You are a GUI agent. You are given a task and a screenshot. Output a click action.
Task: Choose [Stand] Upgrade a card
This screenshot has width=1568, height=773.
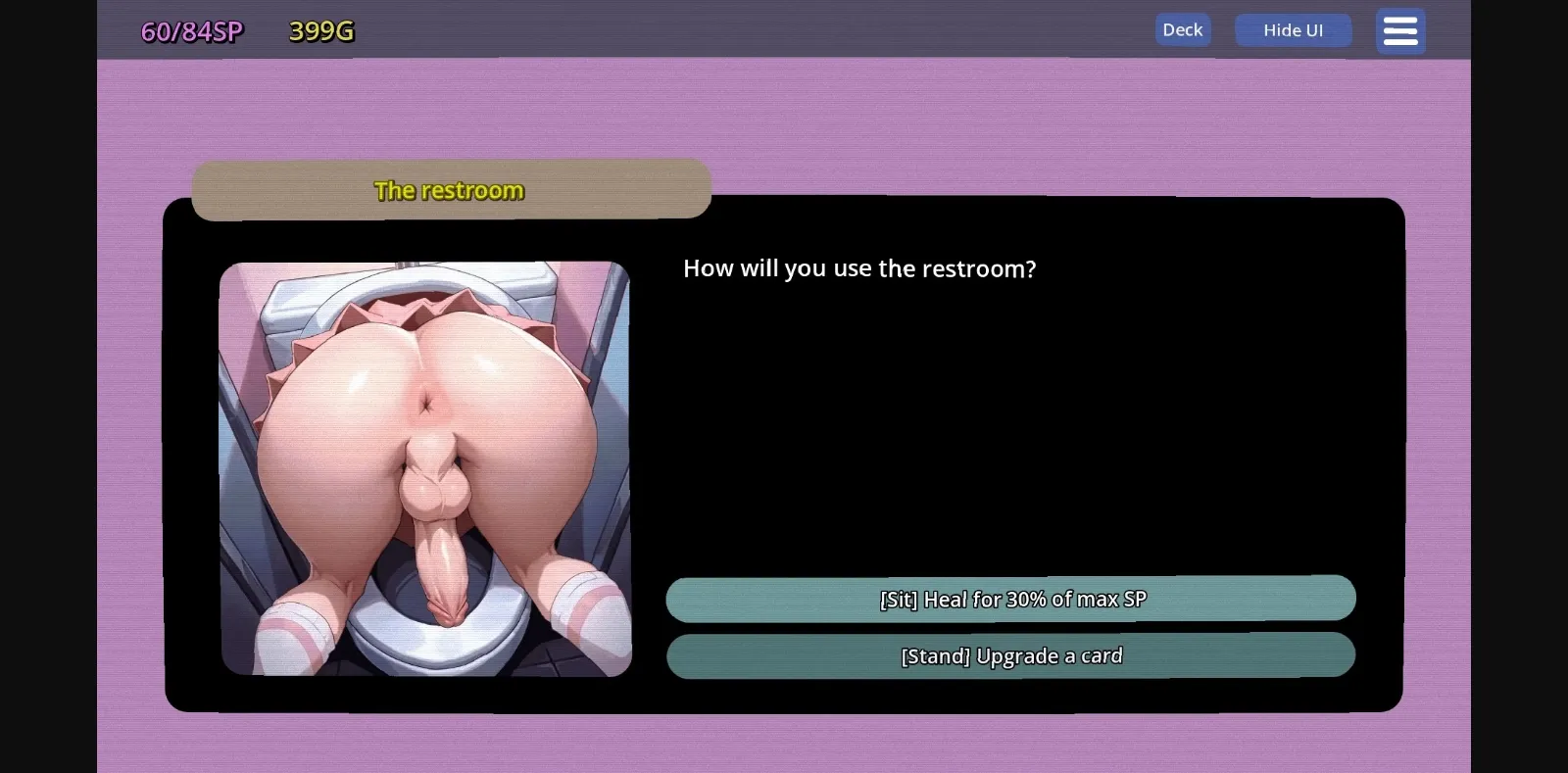click(1010, 655)
